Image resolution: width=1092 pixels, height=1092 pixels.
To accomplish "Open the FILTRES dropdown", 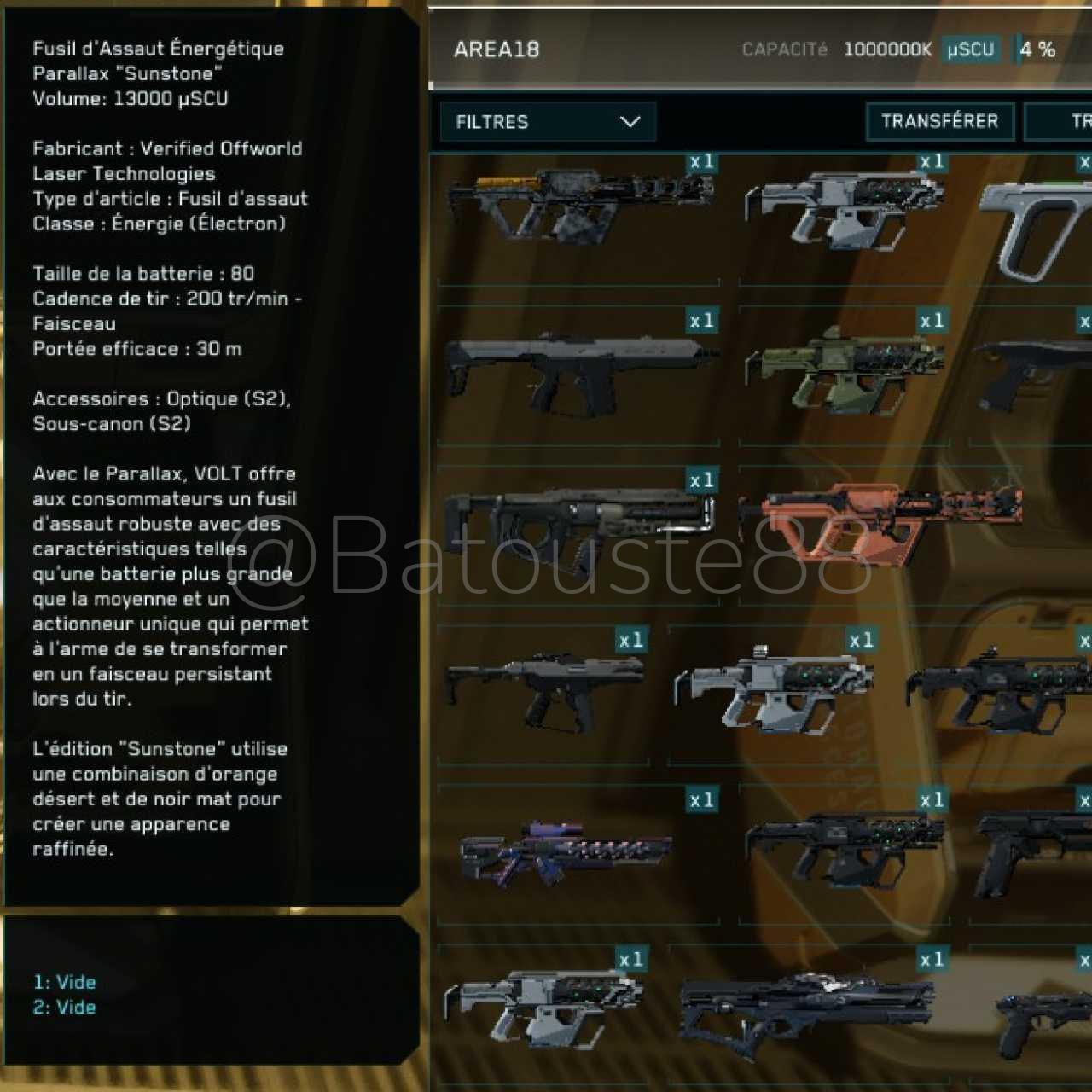I will pyautogui.click(x=548, y=122).
